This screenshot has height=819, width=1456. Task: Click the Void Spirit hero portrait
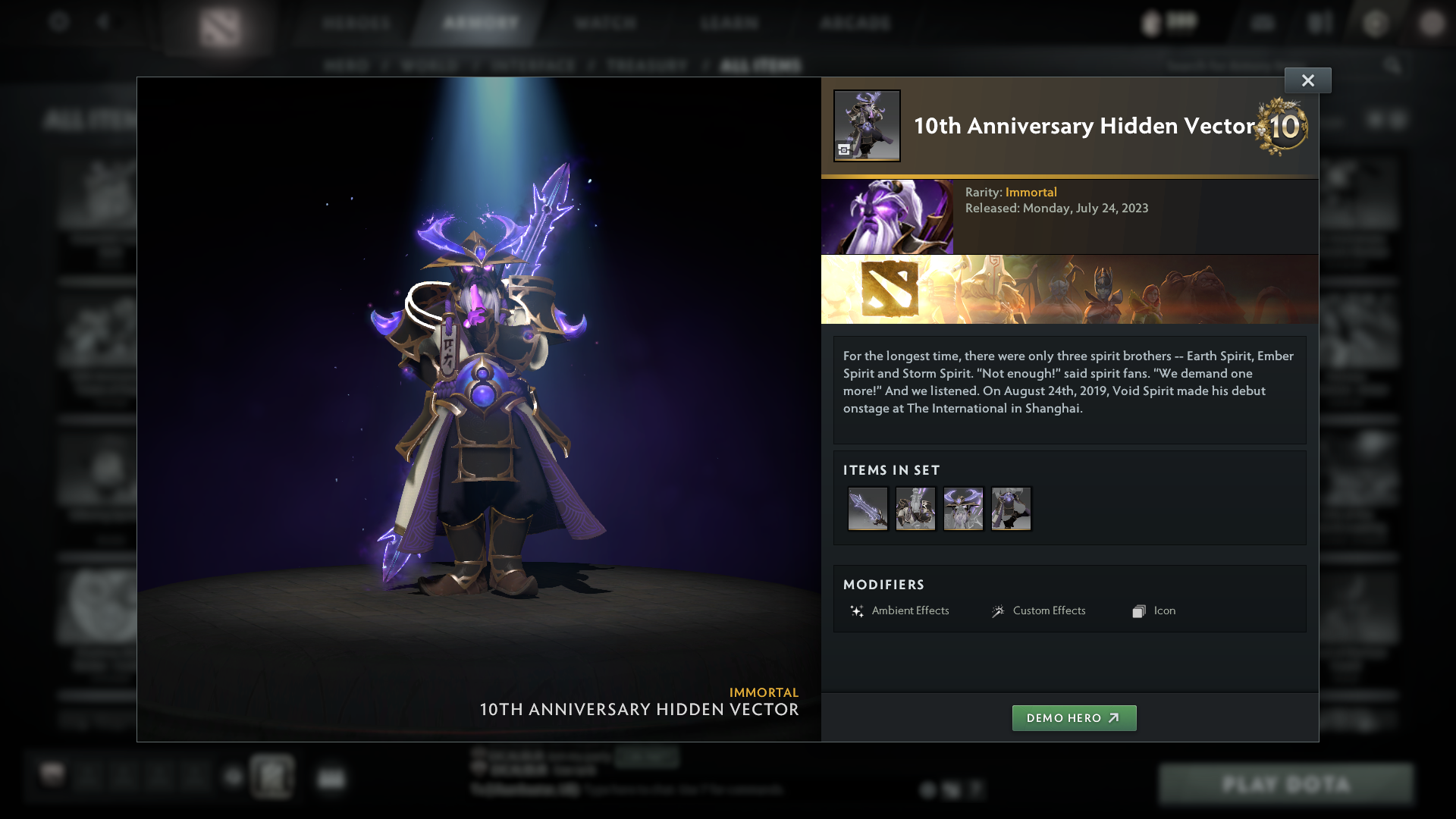[x=887, y=216]
